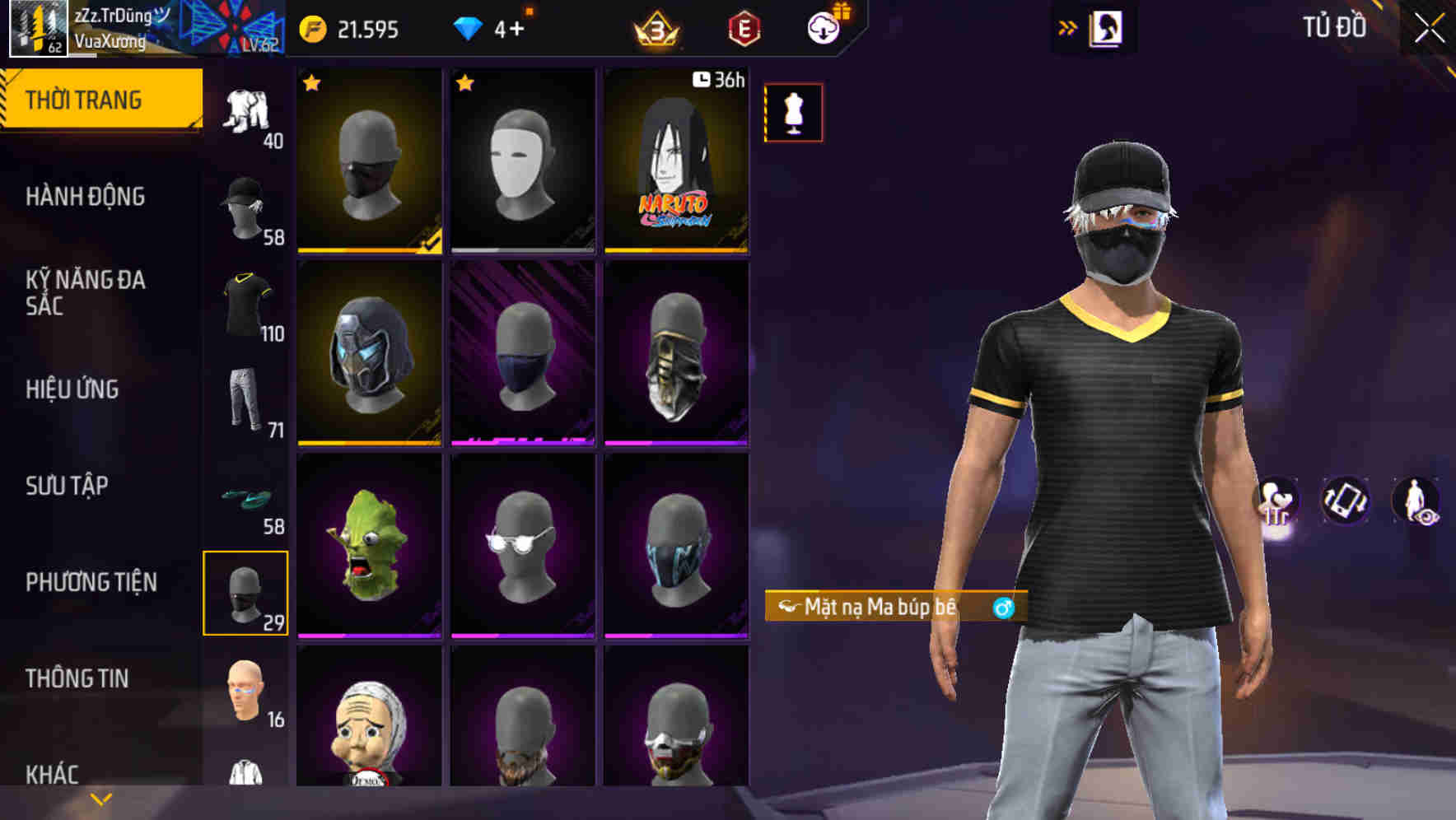Collapse the panel with the double chevron arrows
1456x820 pixels.
(x=1067, y=26)
